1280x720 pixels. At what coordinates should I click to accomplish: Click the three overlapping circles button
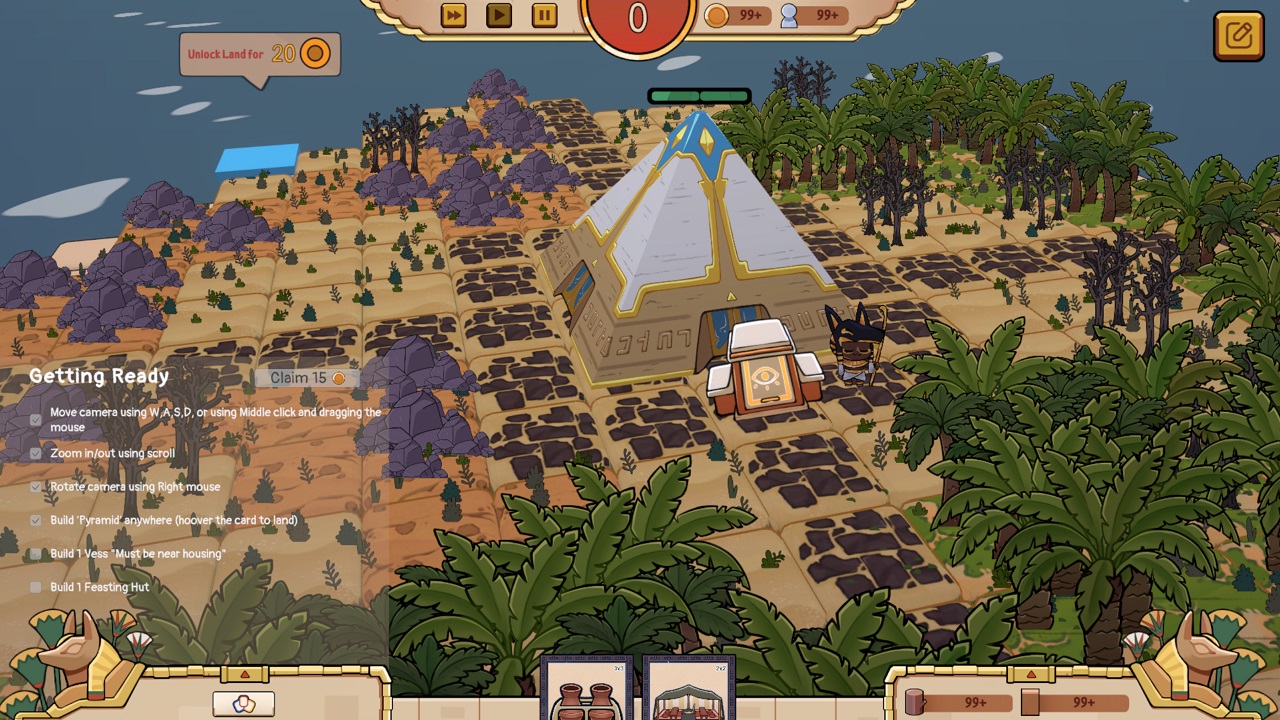click(x=244, y=704)
